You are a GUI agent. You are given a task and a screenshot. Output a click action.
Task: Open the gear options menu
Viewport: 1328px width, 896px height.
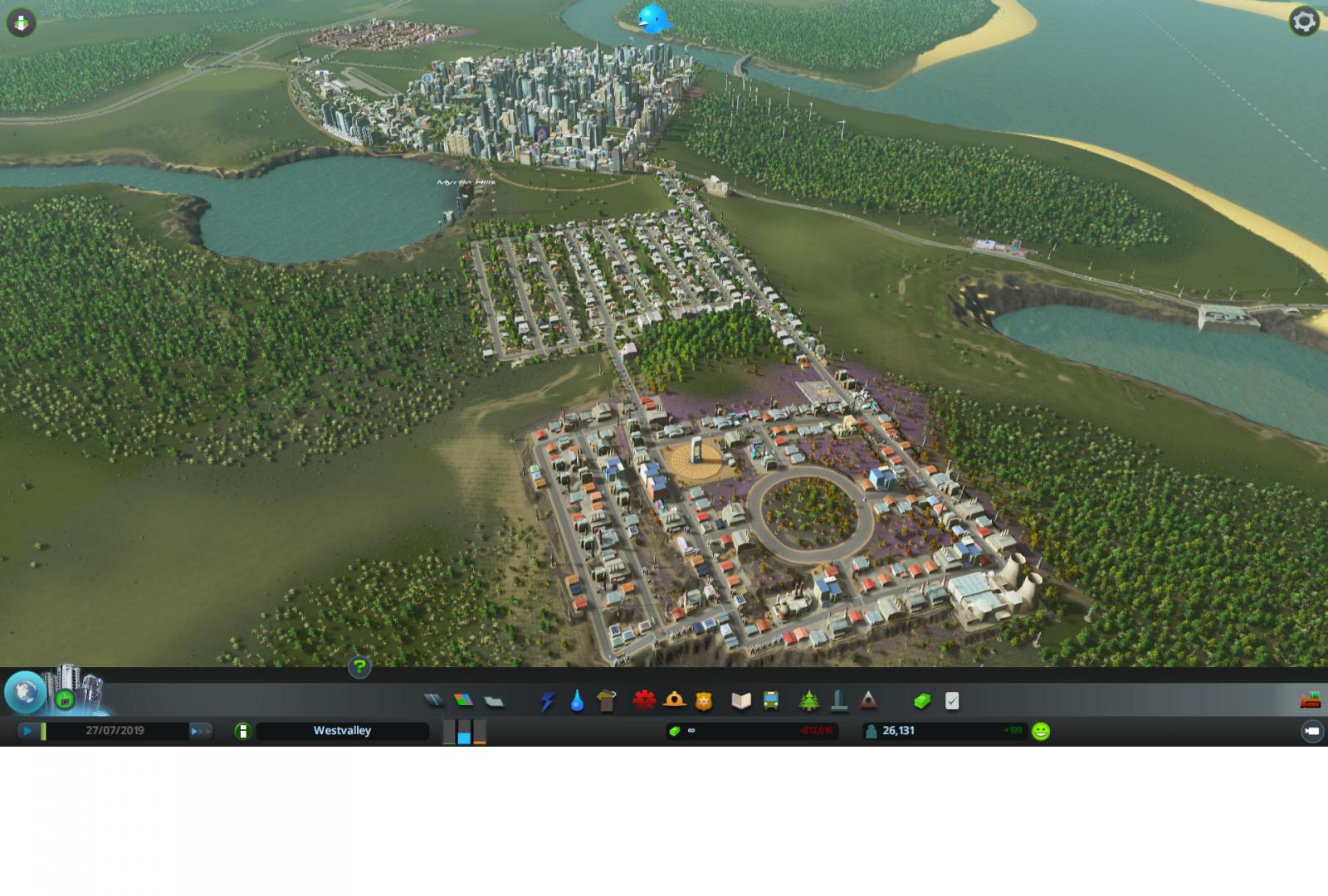tap(1304, 22)
